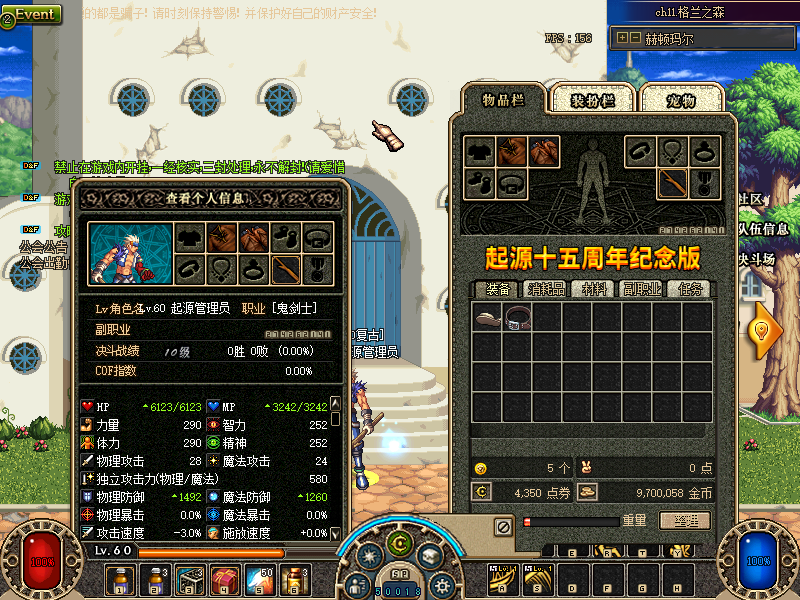Select the 装备 item category
The image size is (800, 600).
coord(498,289)
